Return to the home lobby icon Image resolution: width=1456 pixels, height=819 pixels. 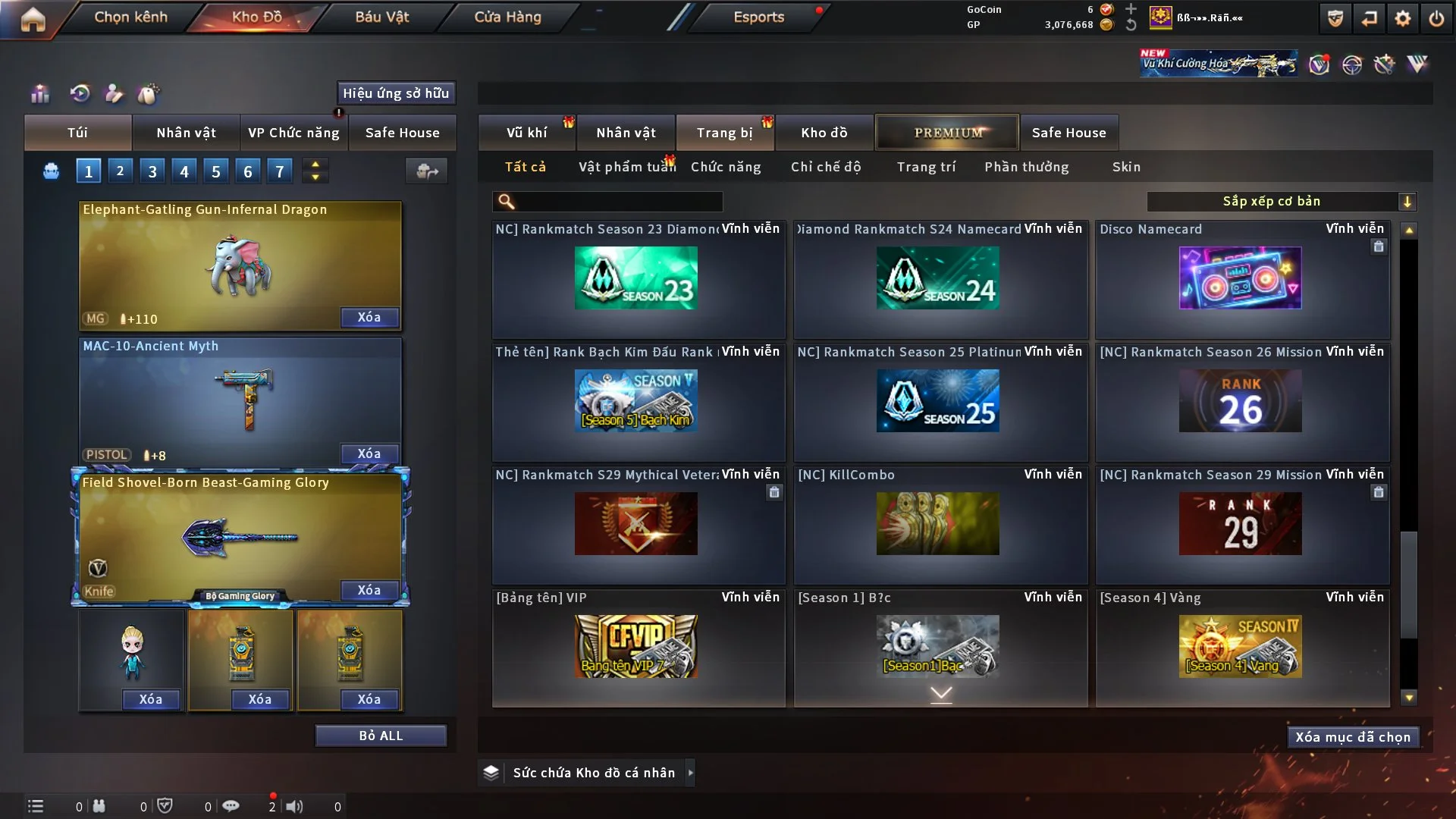pyautogui.click(x=33, y=18)
